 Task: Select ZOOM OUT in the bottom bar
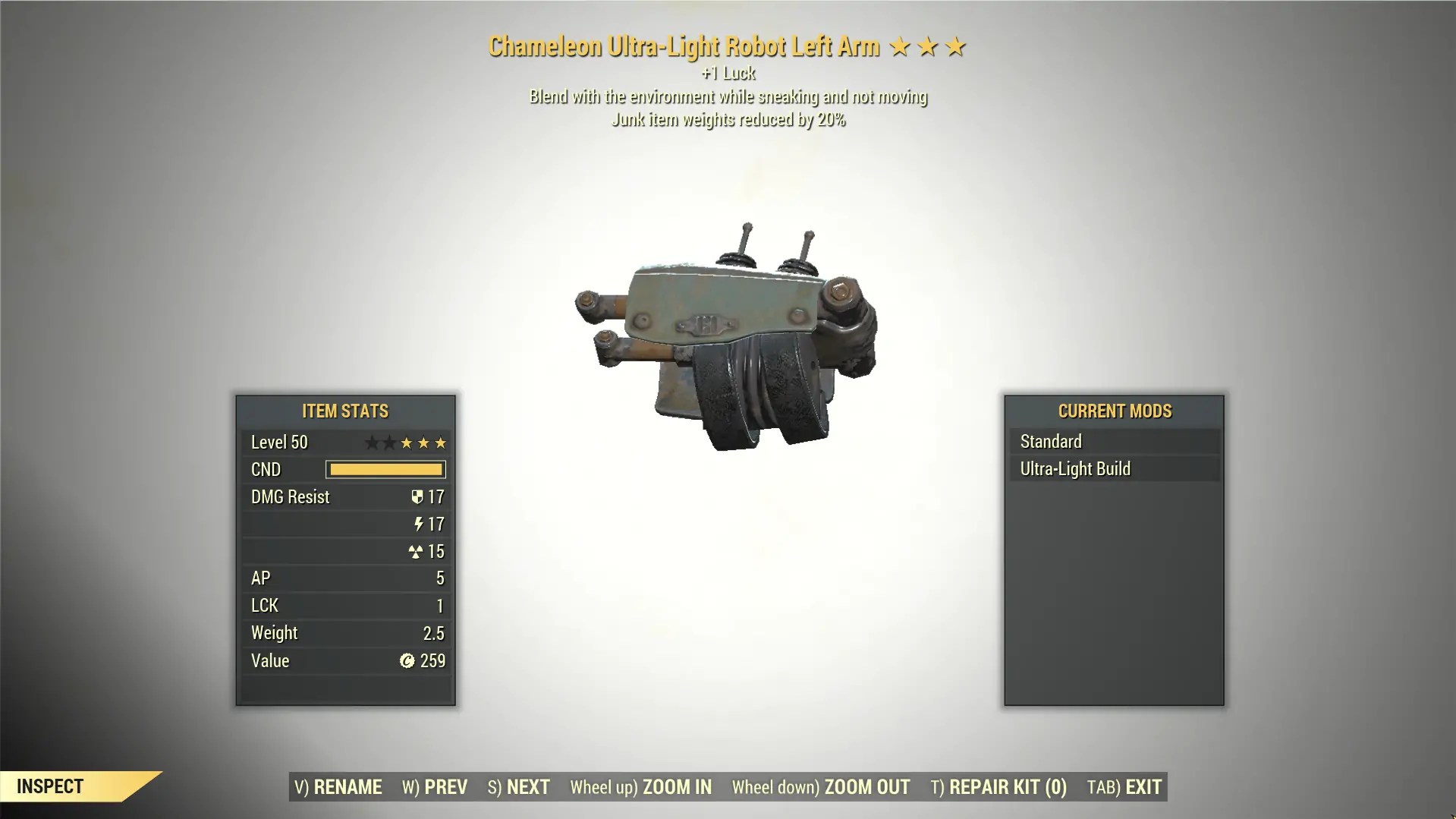821,787
